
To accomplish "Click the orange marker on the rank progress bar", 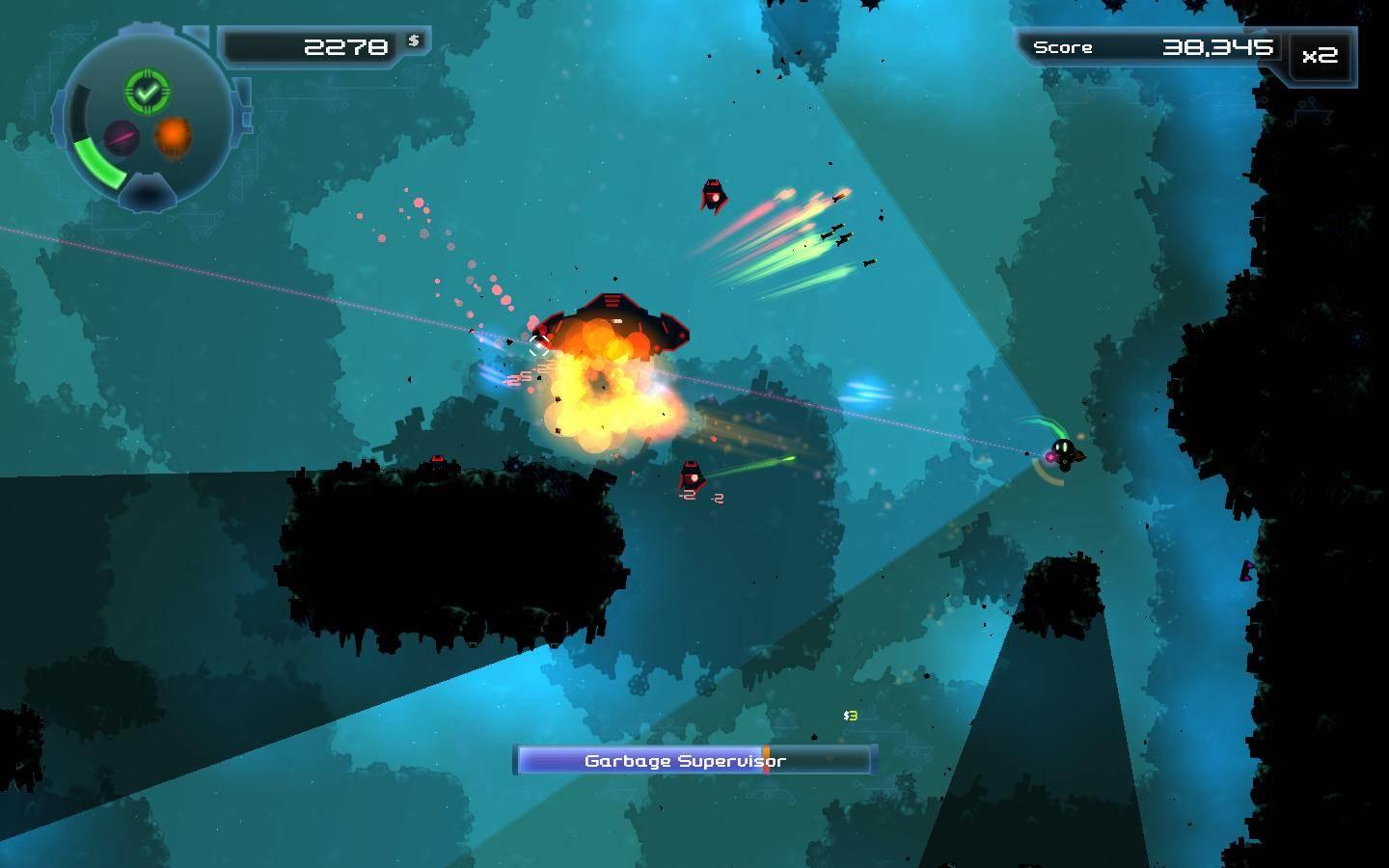I will (765, 761).
